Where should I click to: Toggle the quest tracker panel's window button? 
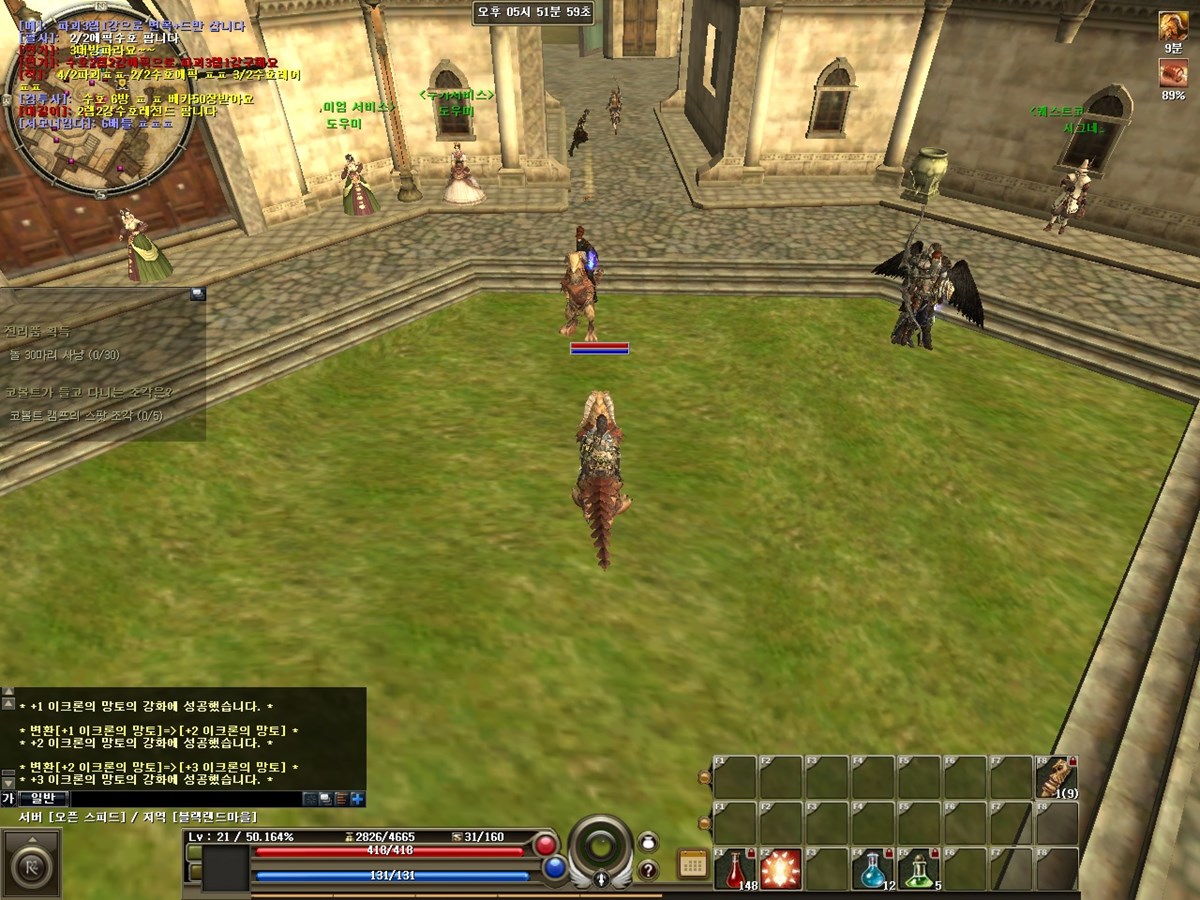[x=197, y=294]
